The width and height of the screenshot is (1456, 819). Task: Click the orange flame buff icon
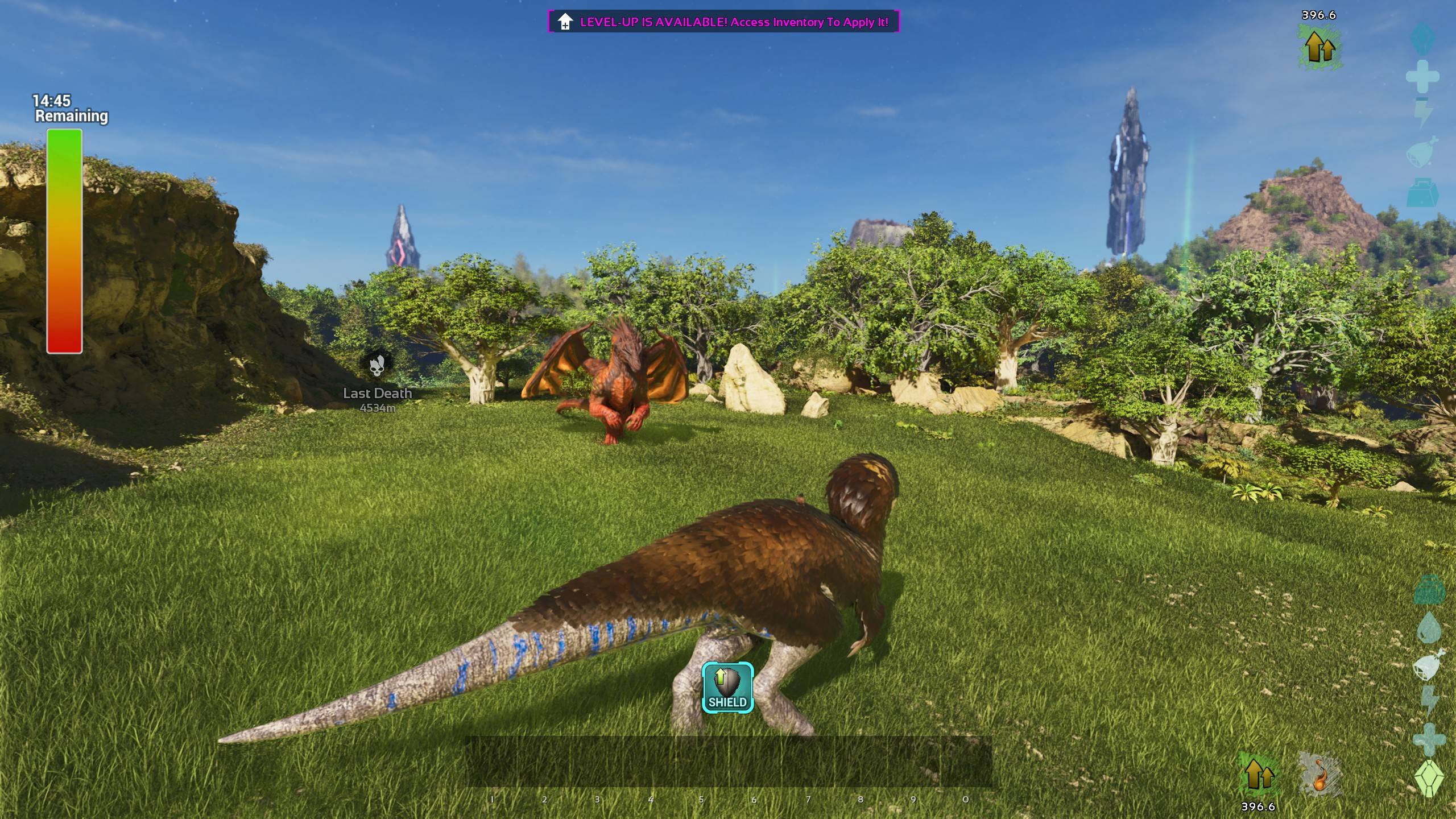[x=1319, y=775]
